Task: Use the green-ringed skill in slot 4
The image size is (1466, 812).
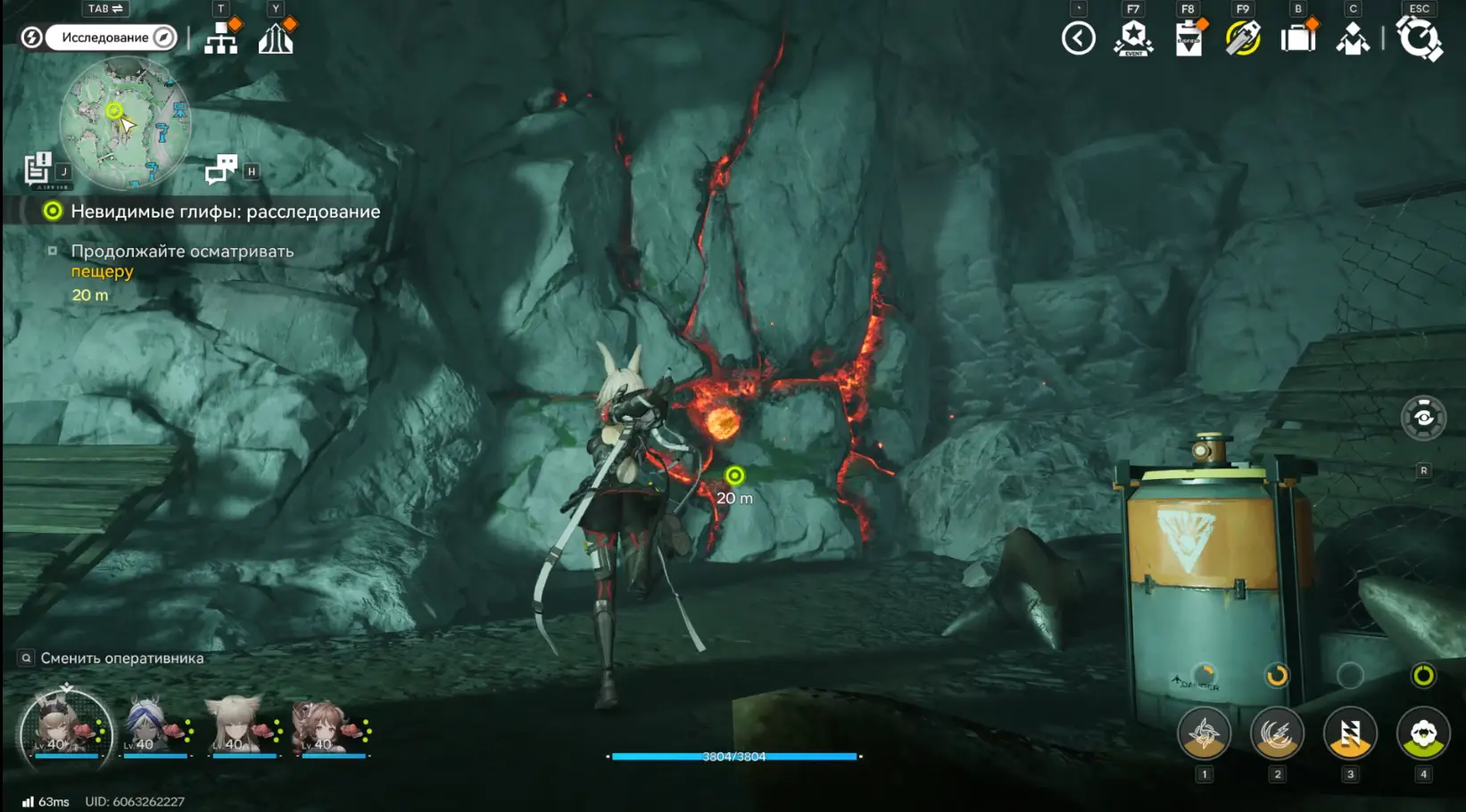Action: (1423, 733)
